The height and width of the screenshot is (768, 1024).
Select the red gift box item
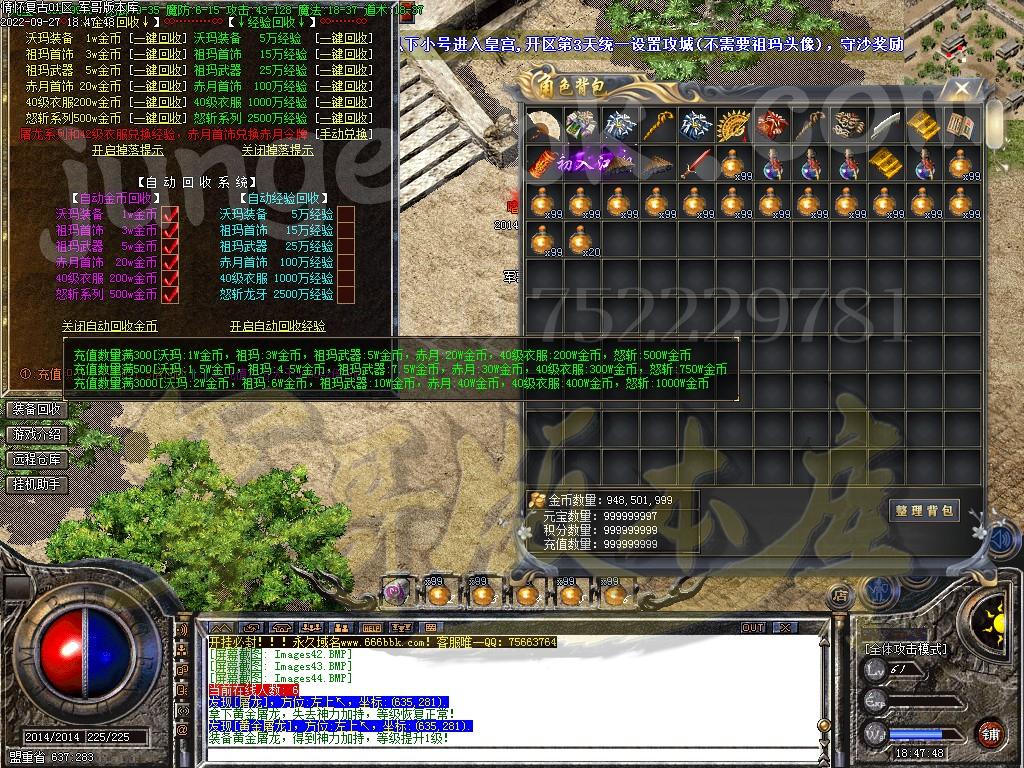tap(771, 125)
